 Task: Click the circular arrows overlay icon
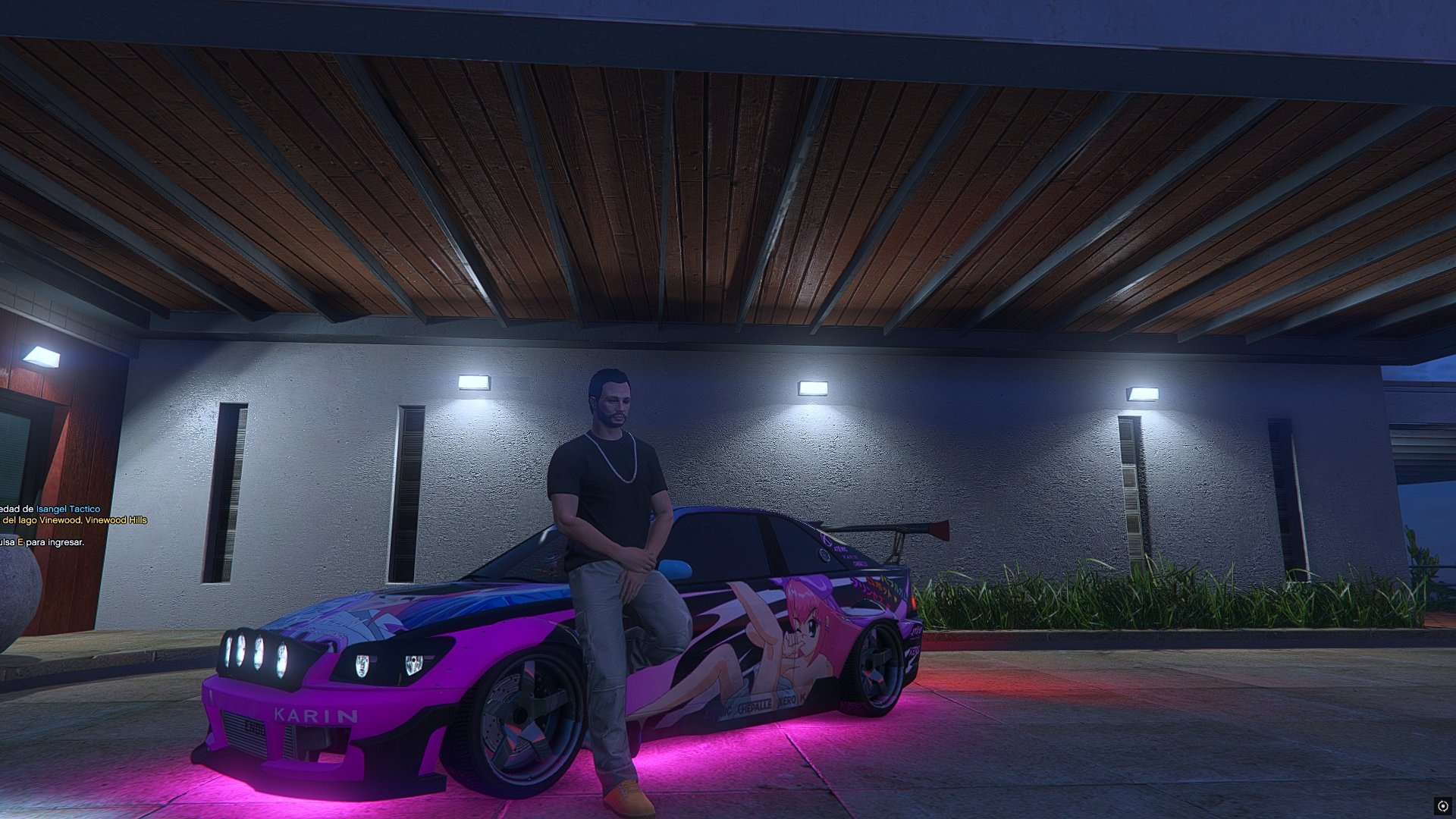click(1442, 805)
